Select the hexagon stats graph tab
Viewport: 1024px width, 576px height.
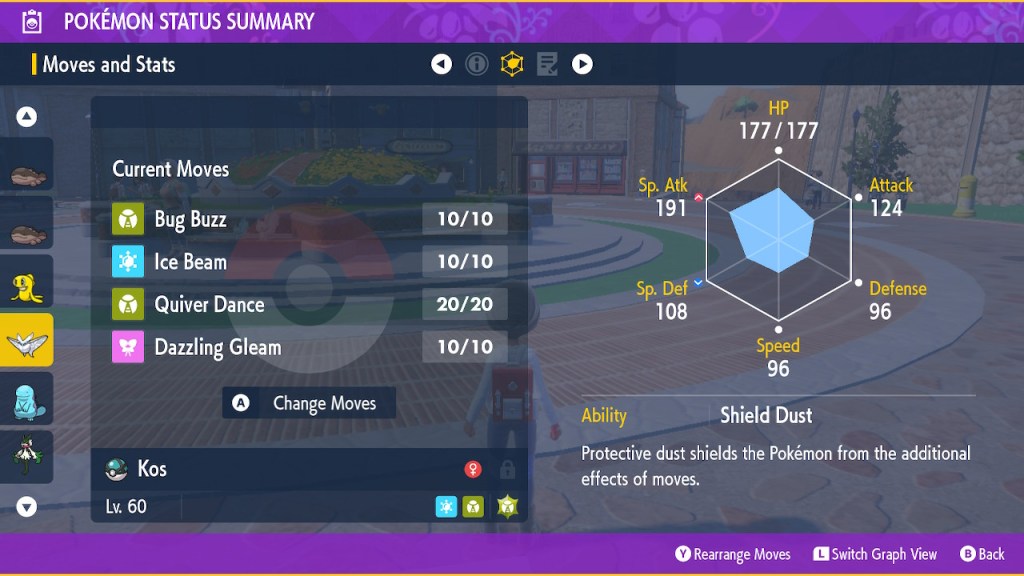pos(512,65)
